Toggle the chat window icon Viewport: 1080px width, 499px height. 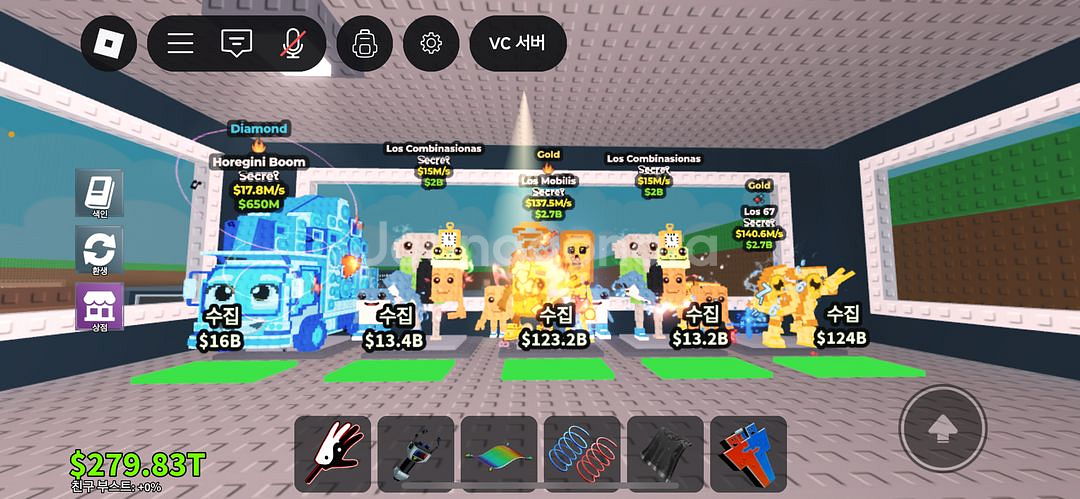click(x=237, y=44)
